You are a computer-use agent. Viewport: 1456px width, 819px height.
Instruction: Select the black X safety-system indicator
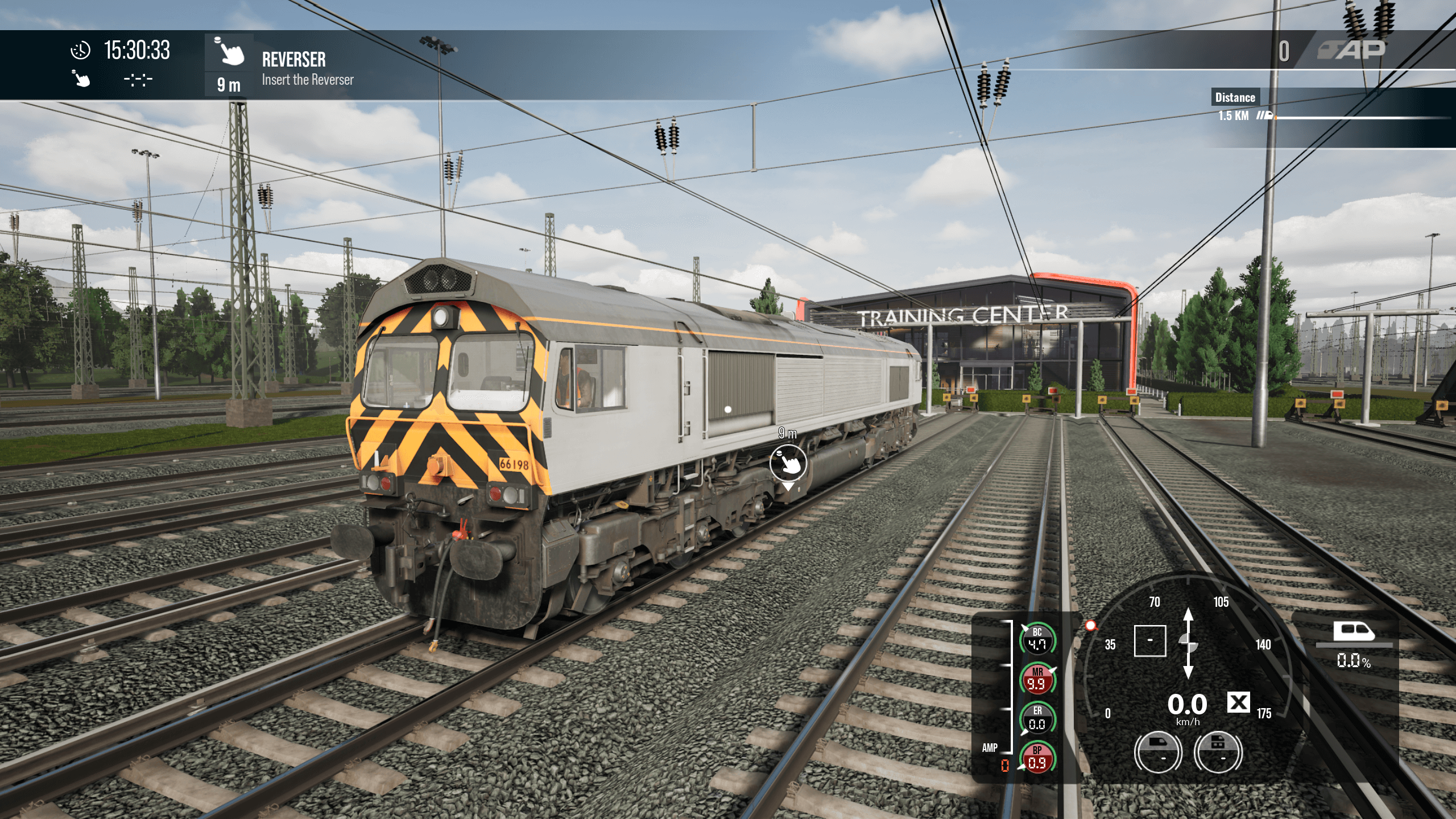[x=1238, y=702]
